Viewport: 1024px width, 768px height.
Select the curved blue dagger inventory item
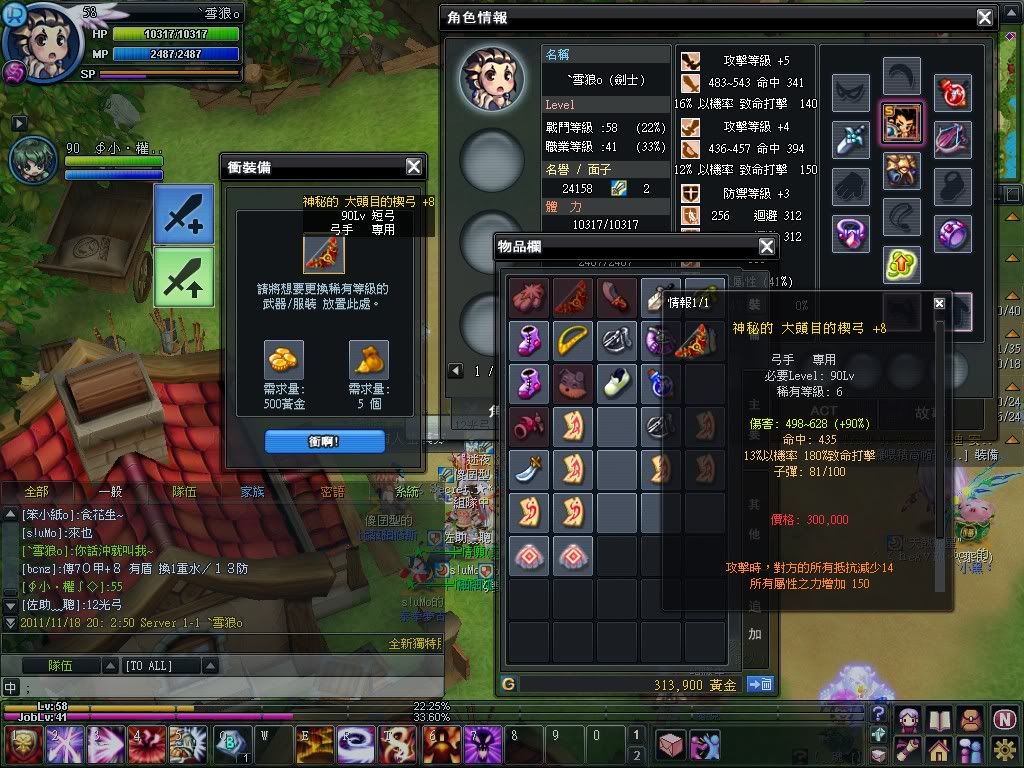click(x=527, y=468)
